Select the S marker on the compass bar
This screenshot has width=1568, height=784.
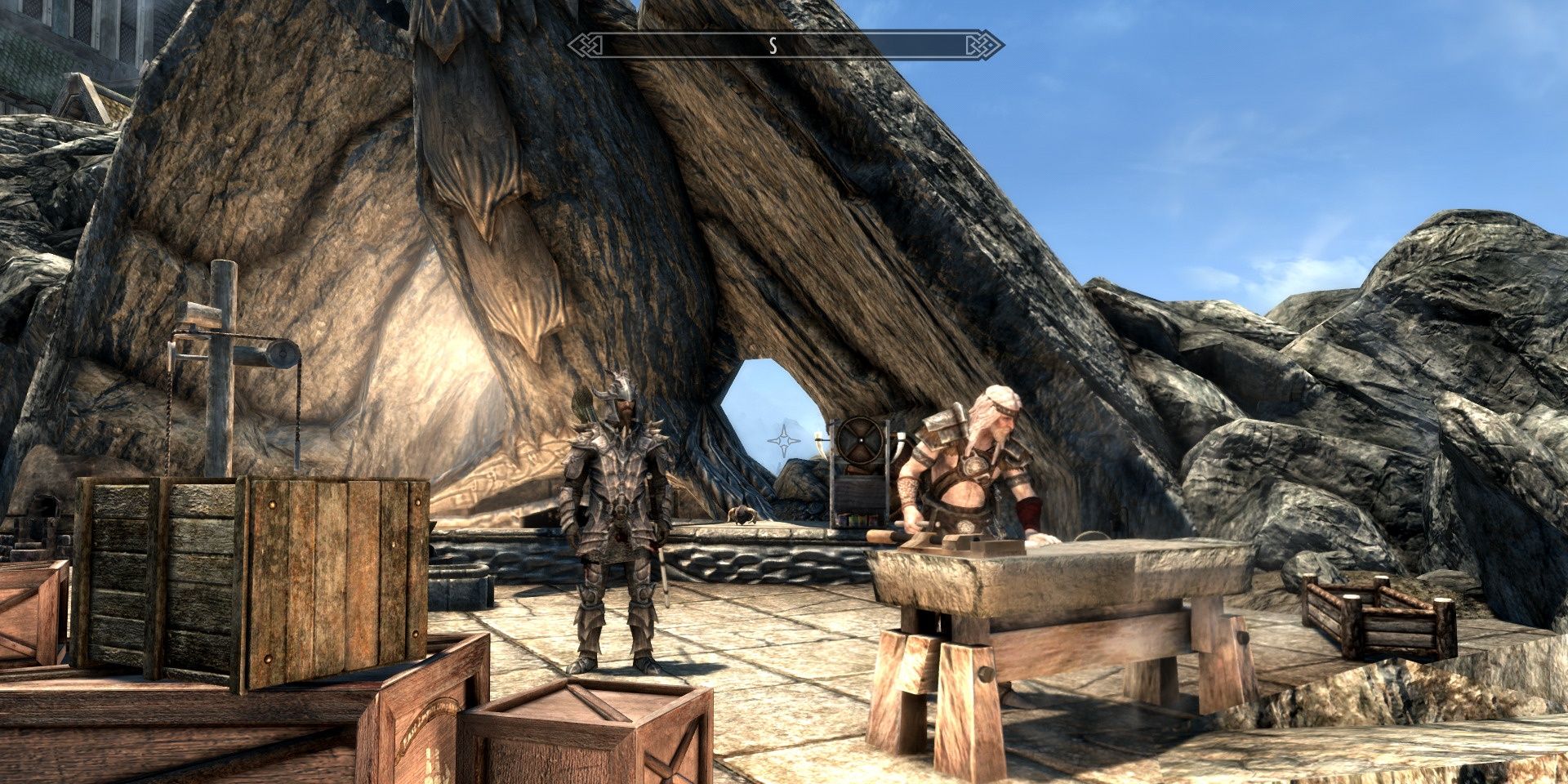pos(772,45)
